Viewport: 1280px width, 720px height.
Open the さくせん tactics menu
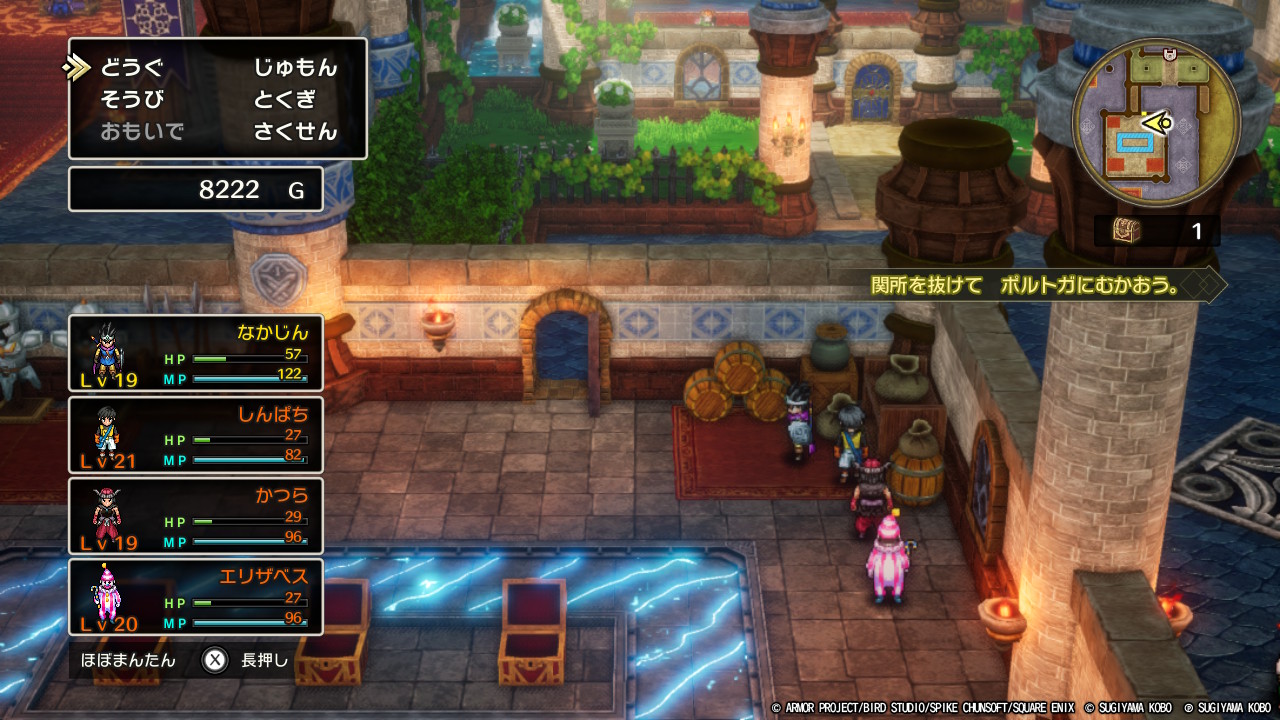[295, 131]
